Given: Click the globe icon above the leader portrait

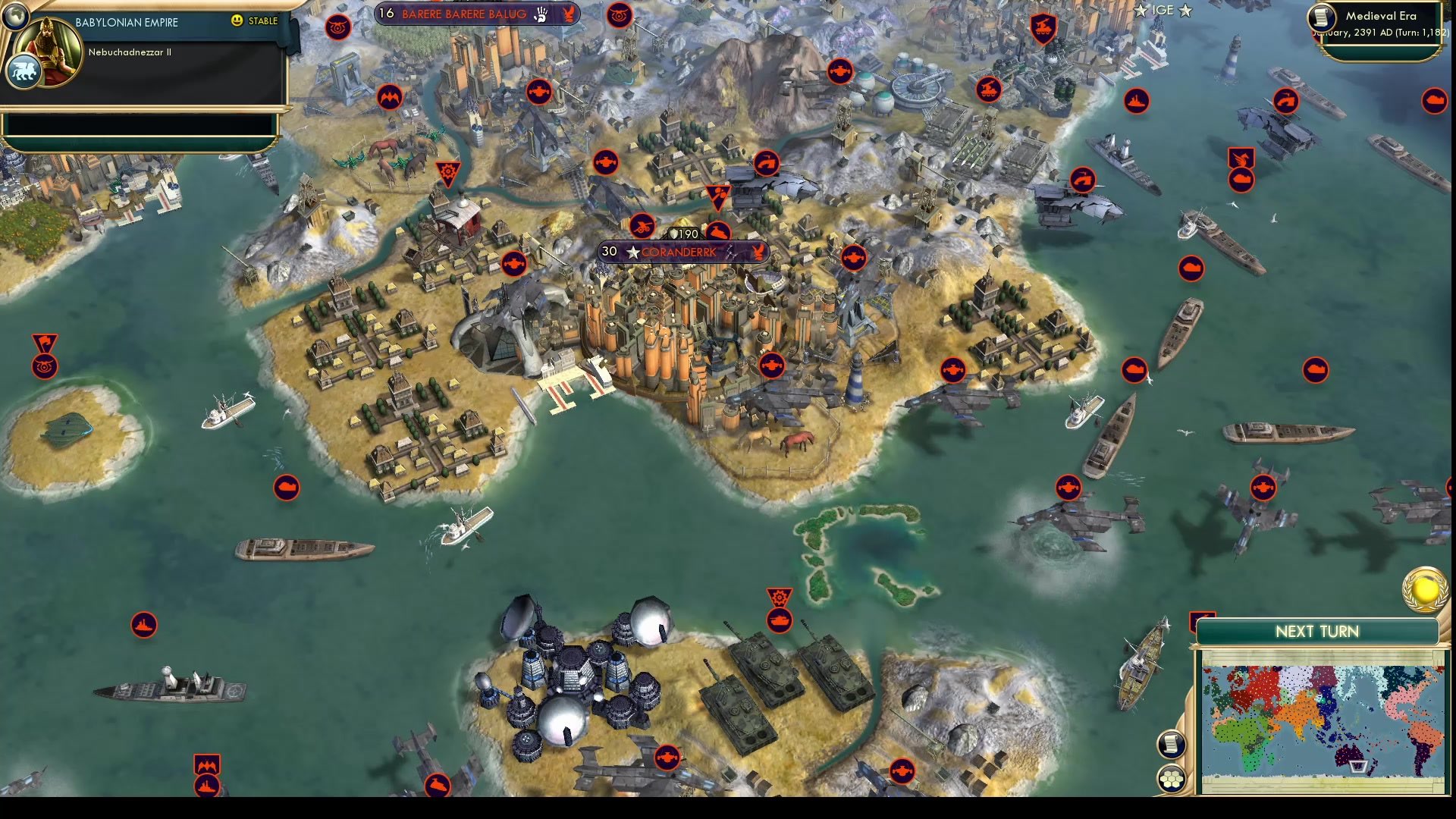Looking at the screenshot, I should coord(16,17).
